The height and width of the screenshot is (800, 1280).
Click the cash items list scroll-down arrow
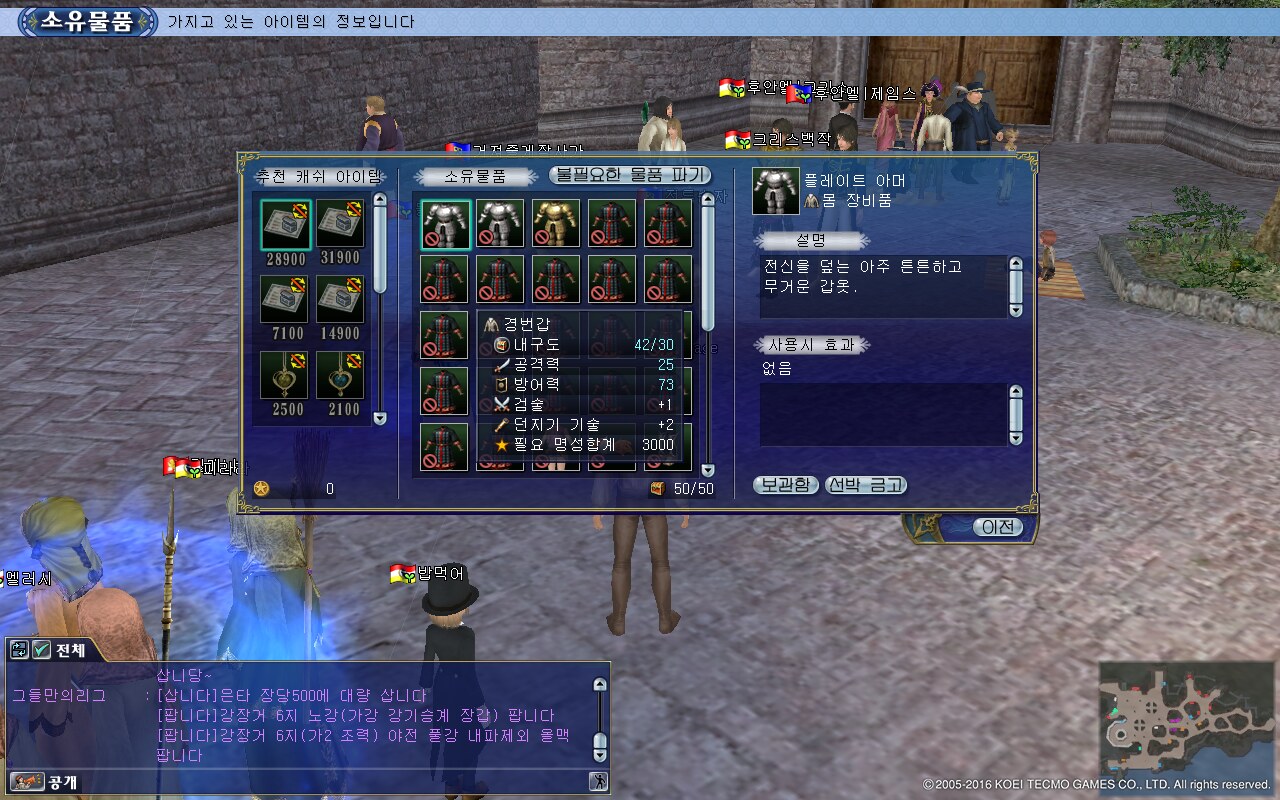pyautogui.click(x=379, y=418)
